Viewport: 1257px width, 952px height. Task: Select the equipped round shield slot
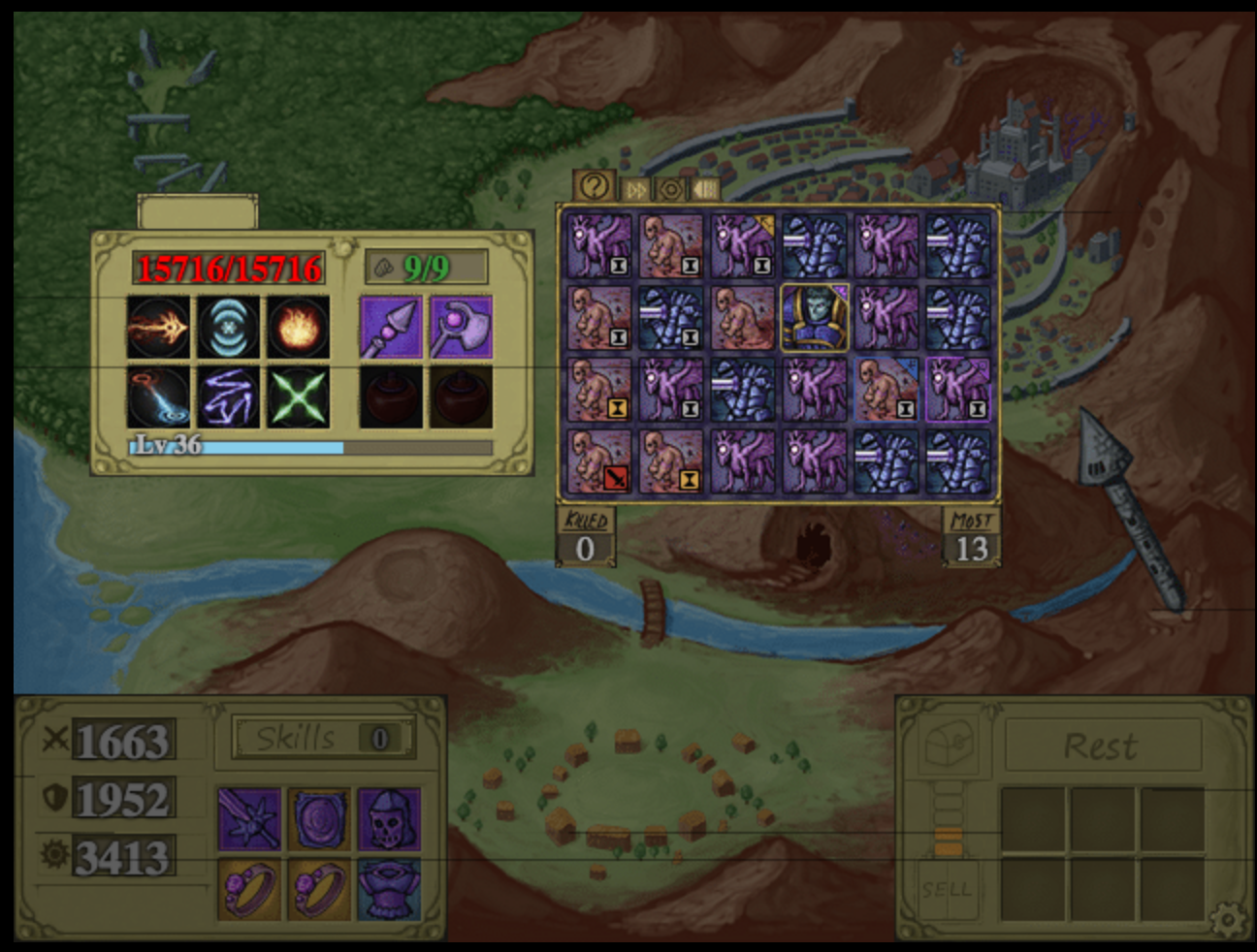tap(319, 819)
